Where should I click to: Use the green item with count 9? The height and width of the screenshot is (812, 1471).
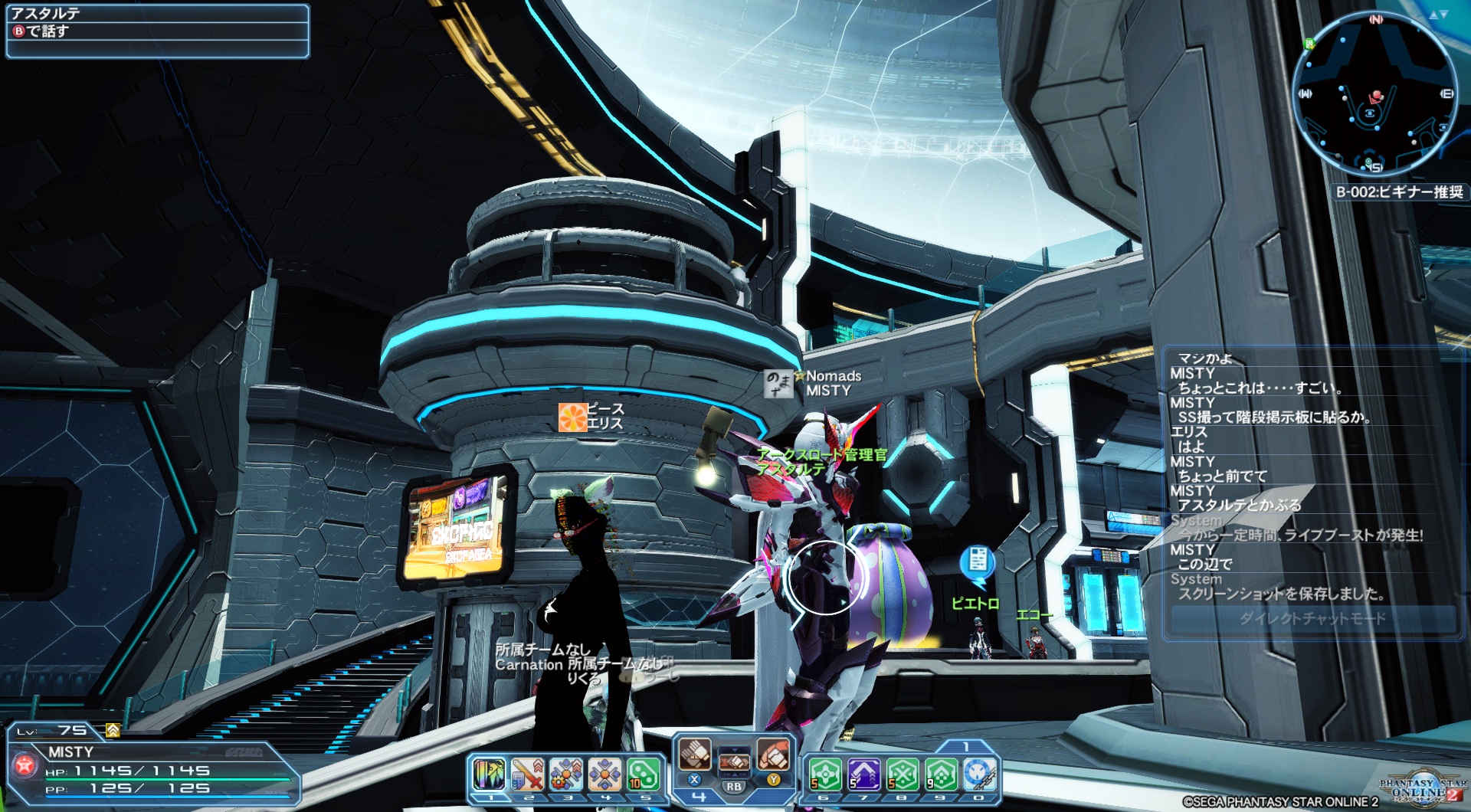(941, 774)
